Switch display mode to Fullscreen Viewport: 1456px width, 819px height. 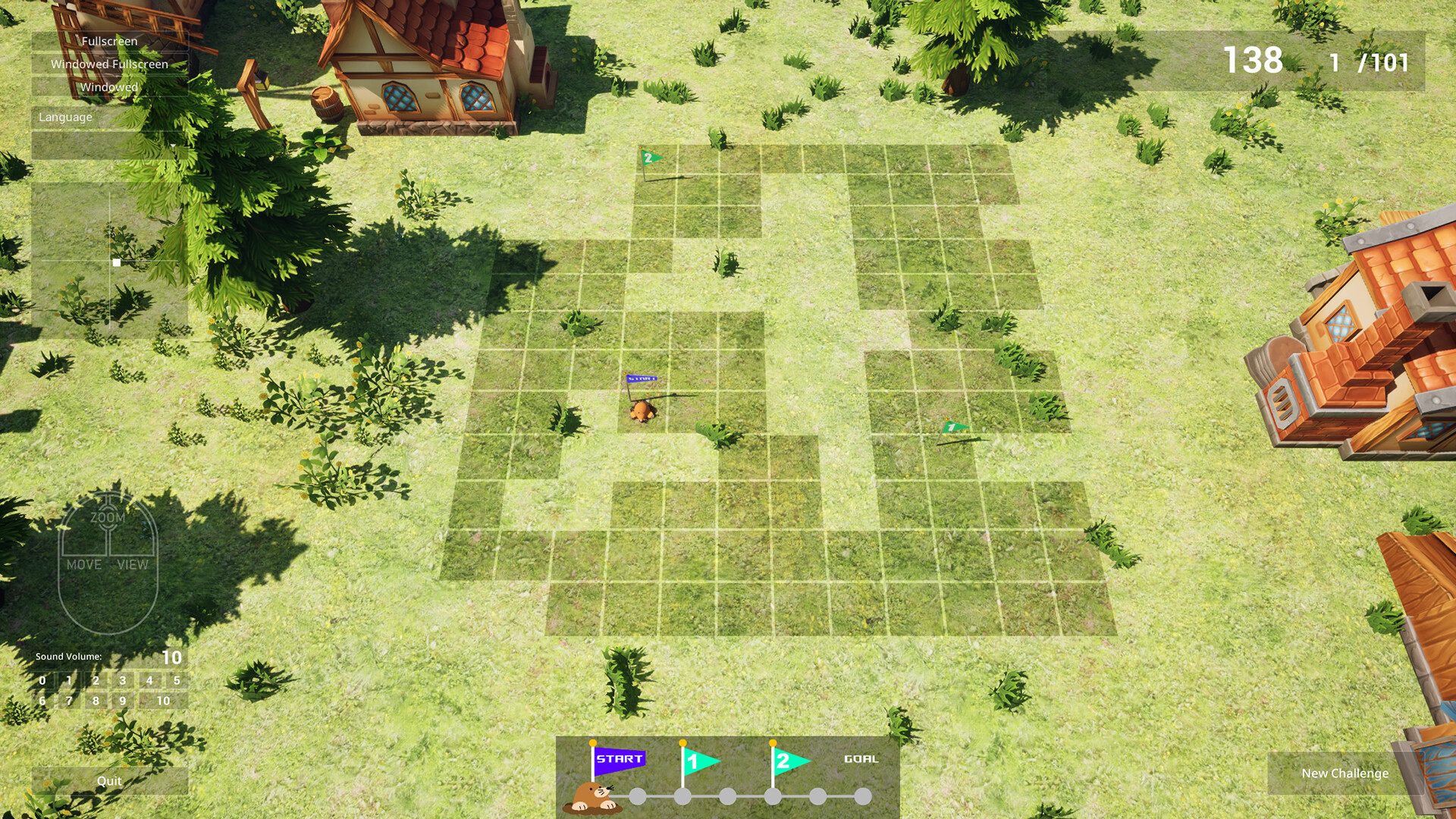point(111,42)
